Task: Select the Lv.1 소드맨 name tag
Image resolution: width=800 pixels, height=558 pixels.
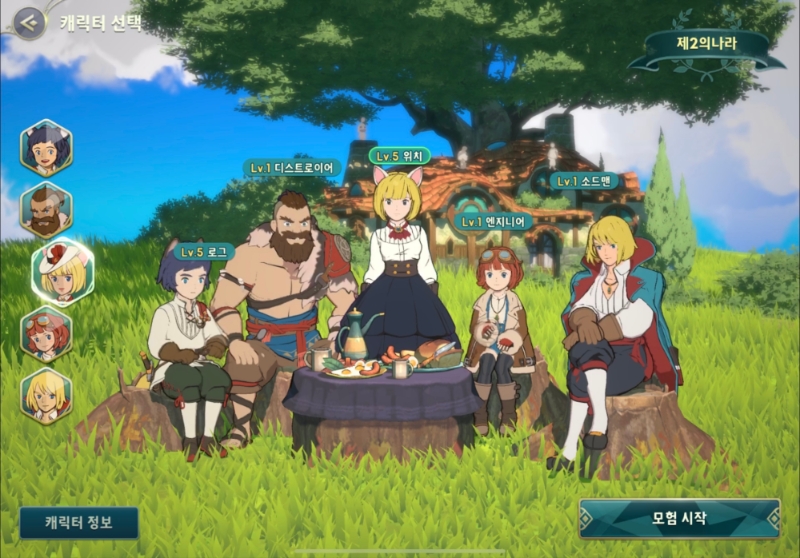Action: pyautogui.click(x=584, y=181)
